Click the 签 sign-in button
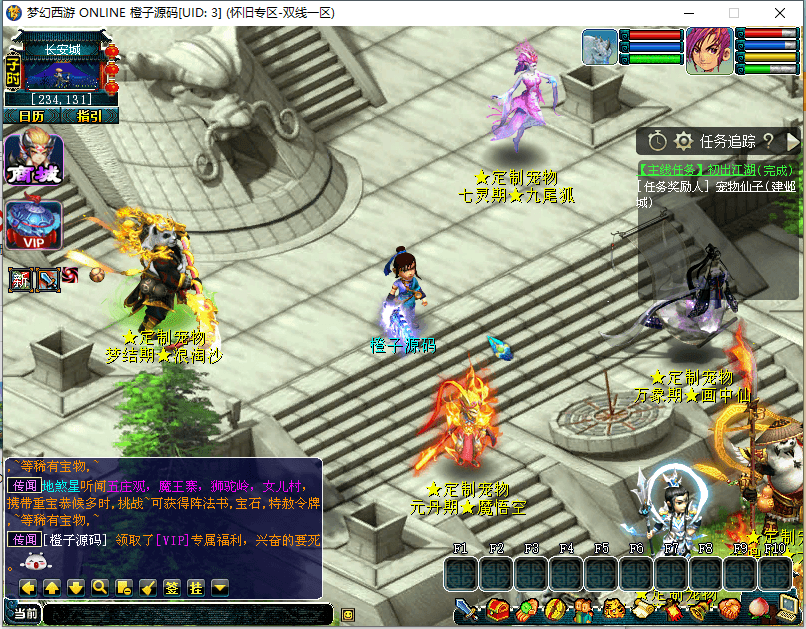 [171, 587]
